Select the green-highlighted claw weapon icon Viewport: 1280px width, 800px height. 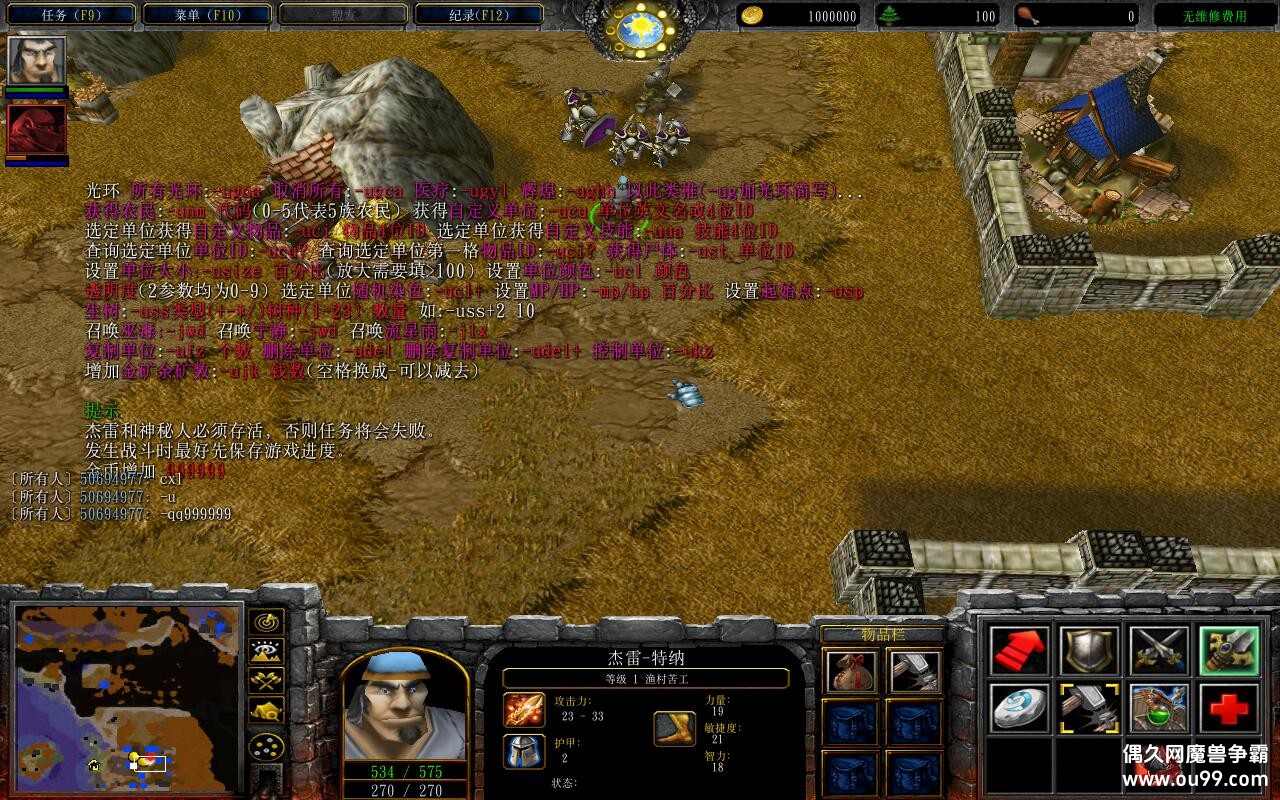click(x=1228, y=649)
